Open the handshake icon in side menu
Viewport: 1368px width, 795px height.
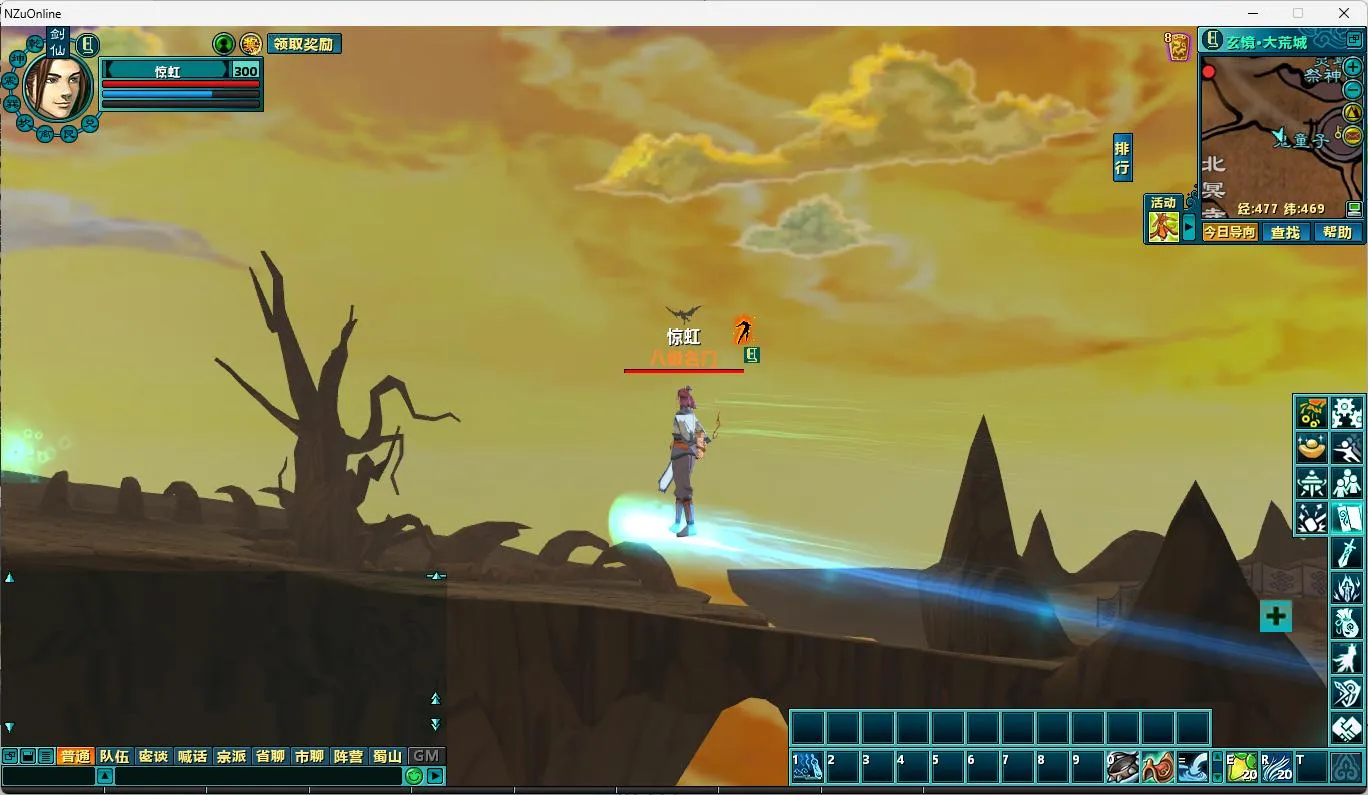point(1347,727)
